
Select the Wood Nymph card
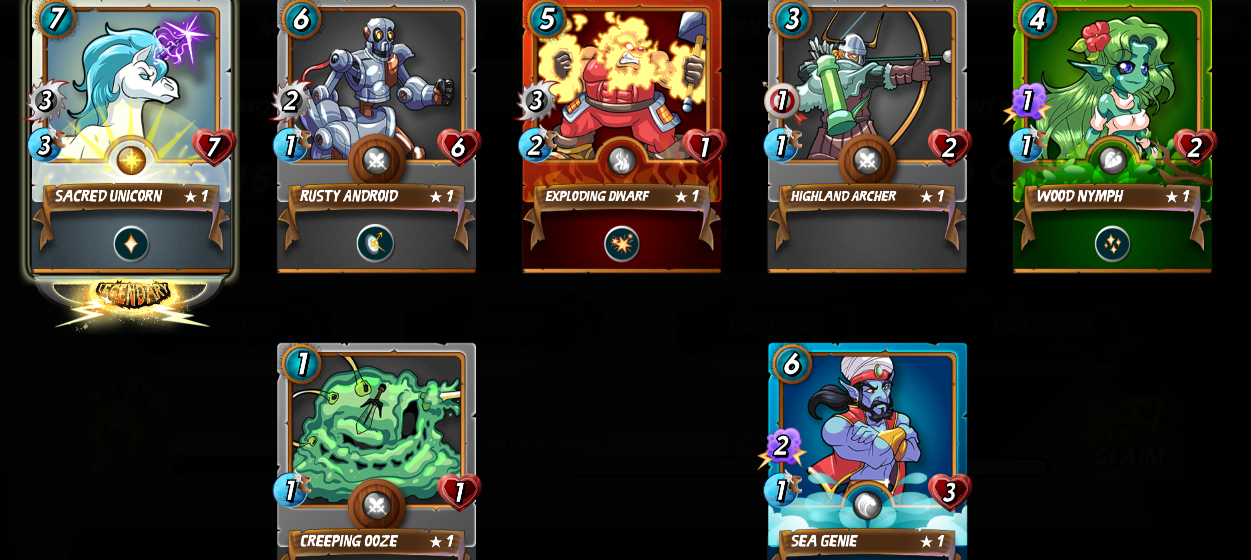tap(1112, 90)
